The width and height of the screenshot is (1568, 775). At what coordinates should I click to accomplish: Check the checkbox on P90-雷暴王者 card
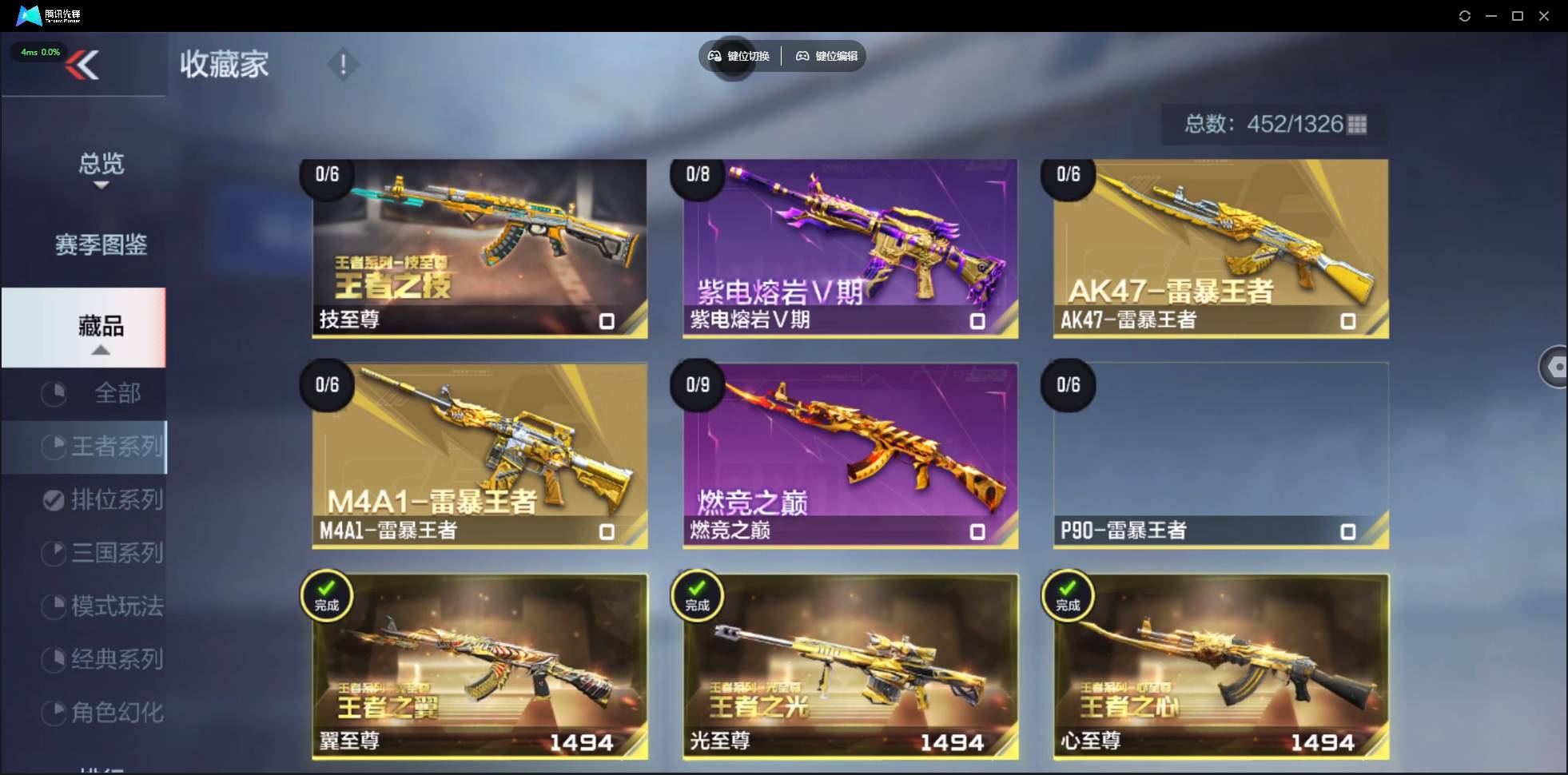click(1349, 531)
